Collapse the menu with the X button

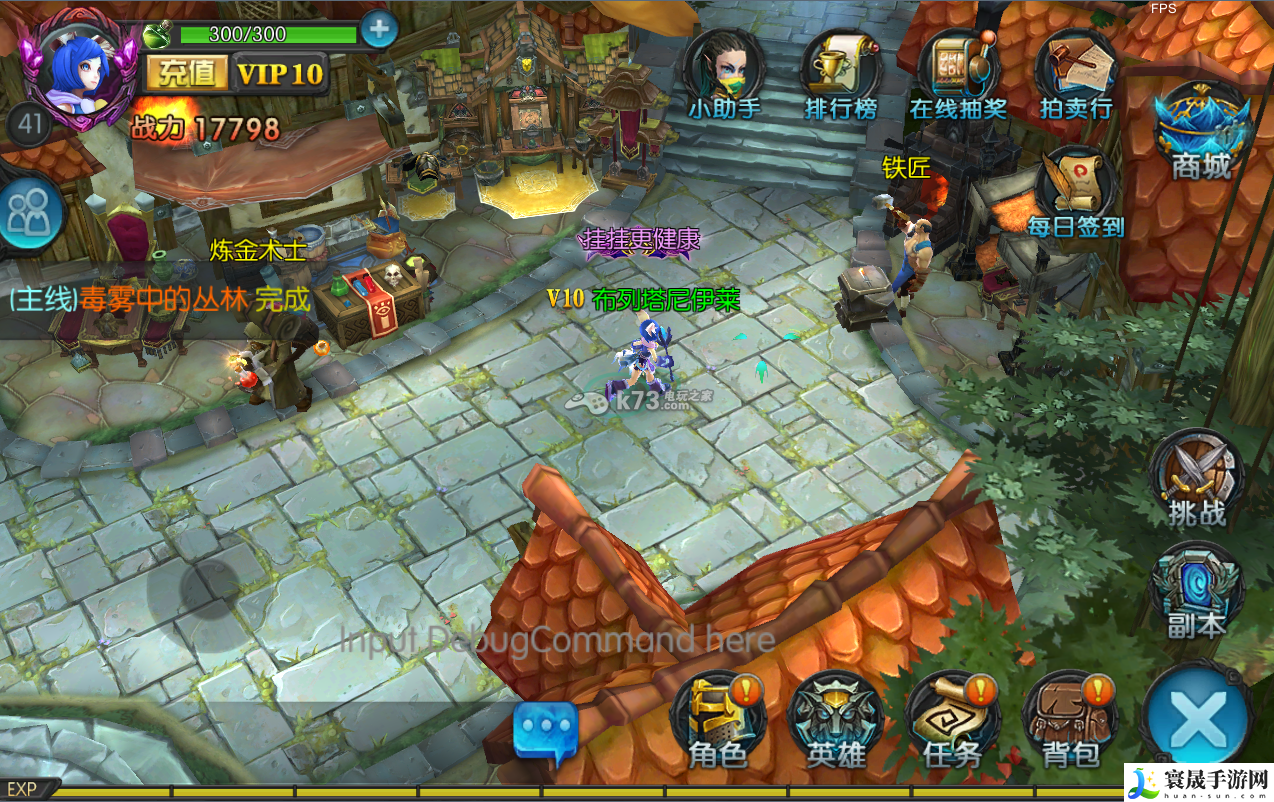[x=1198, y=717]
